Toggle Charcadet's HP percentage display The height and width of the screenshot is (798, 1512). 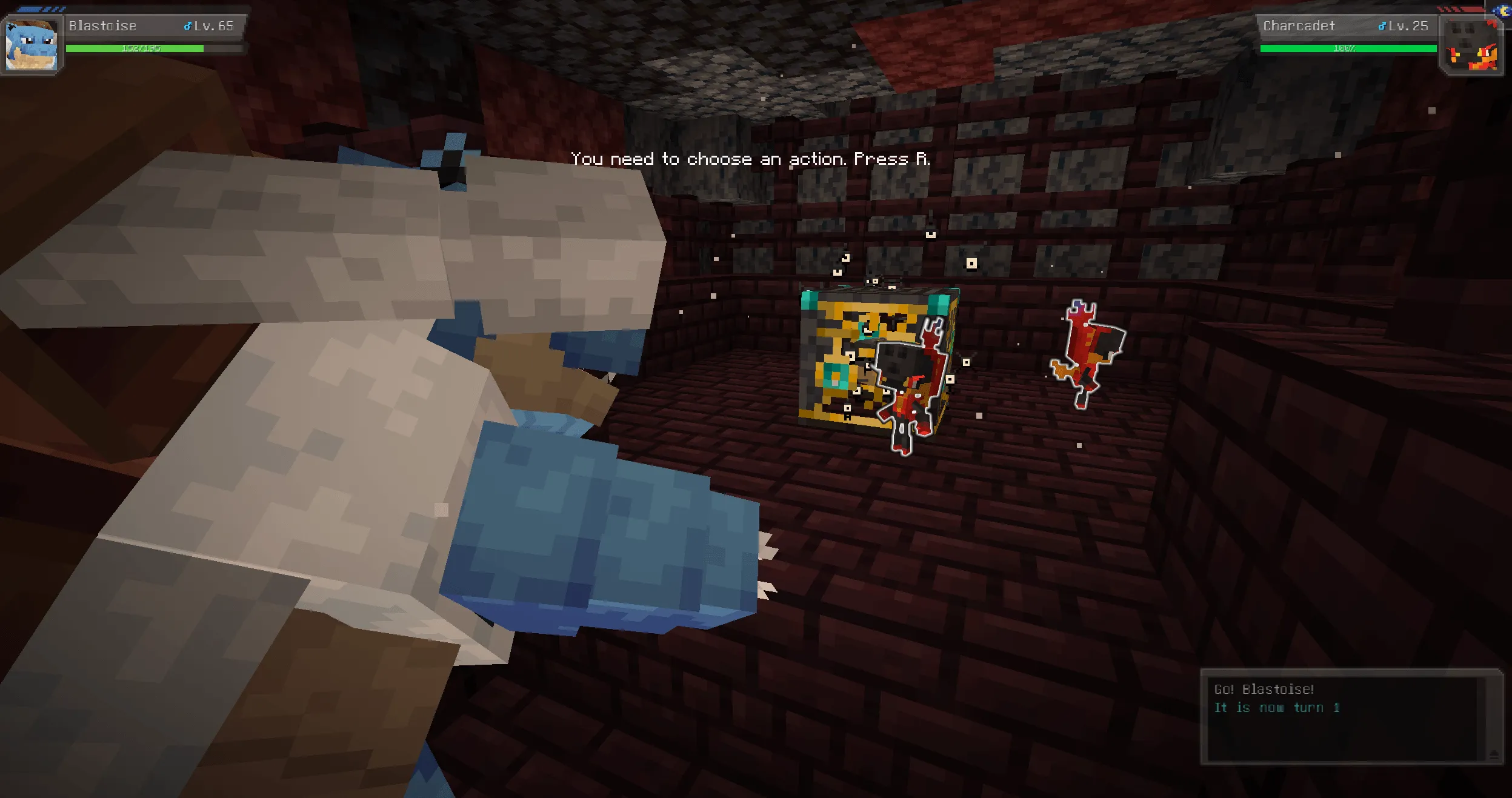tap(1344, 50)
